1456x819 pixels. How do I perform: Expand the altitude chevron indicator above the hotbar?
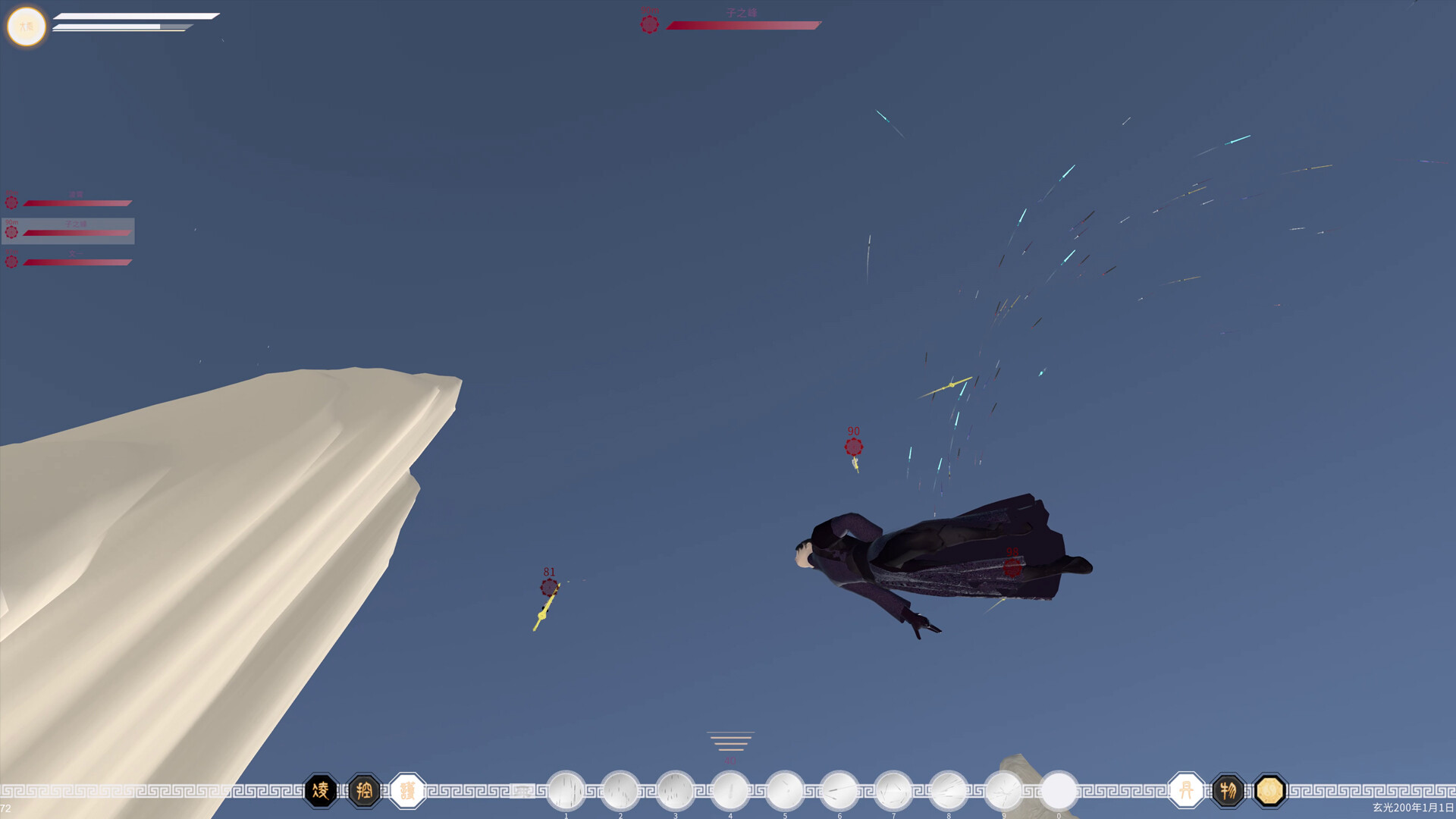point(730,739)
